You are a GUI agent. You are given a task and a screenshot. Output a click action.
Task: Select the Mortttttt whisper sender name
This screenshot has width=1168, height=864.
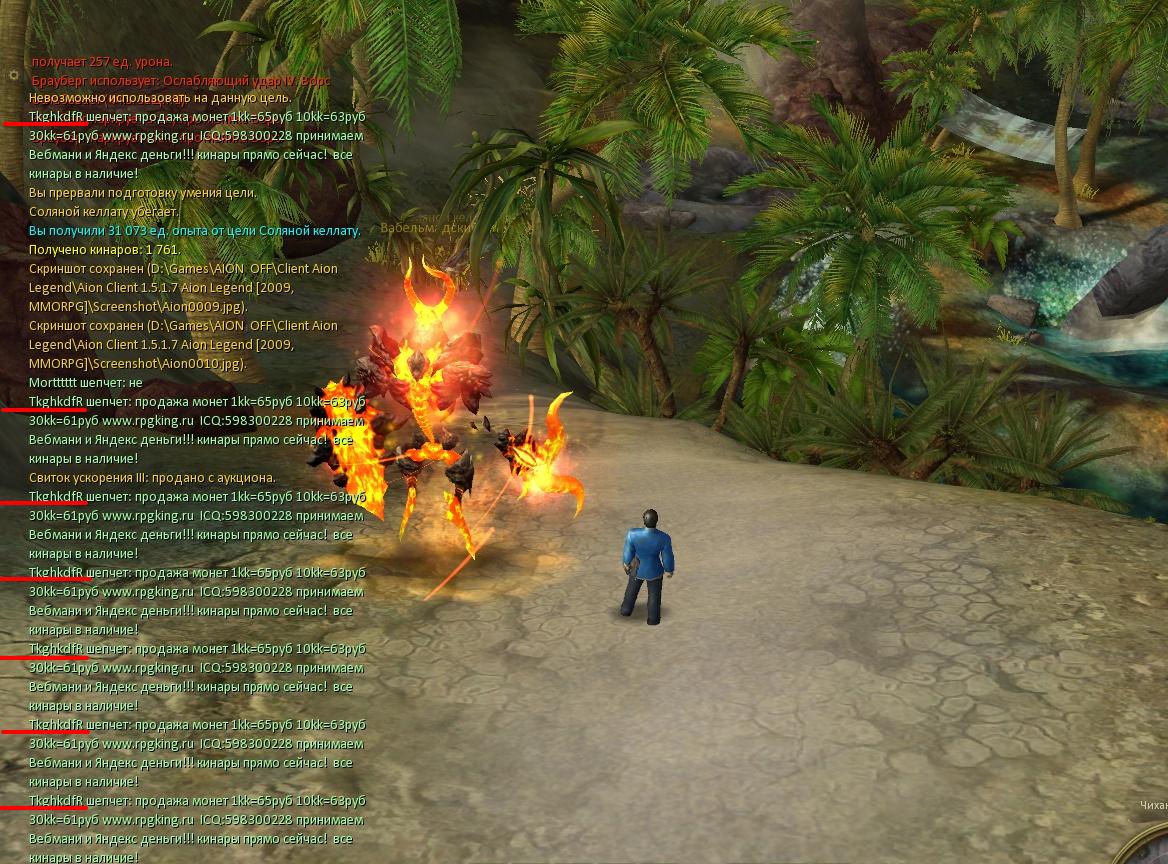(x=56, y=383)
